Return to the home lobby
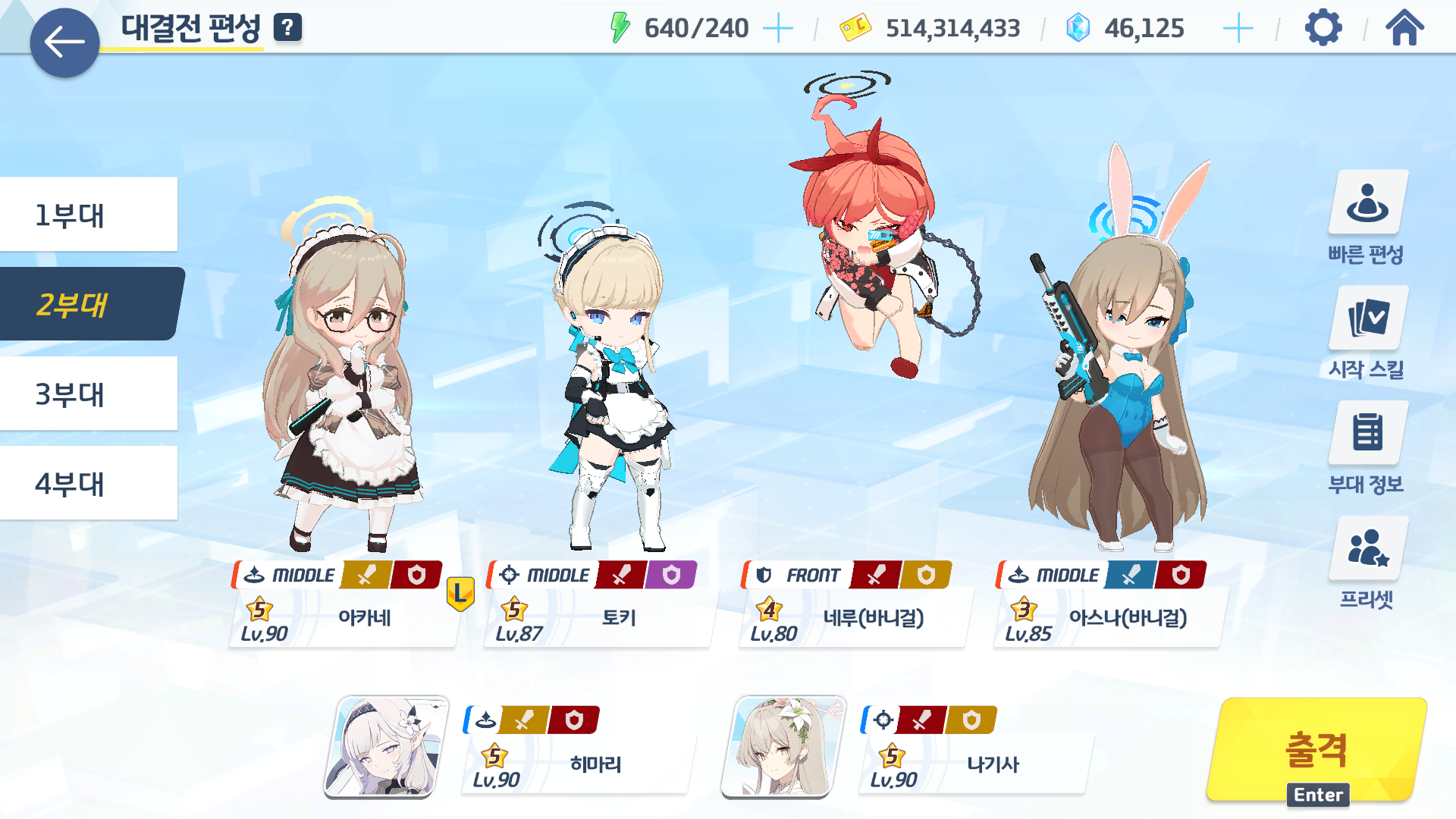The height and width of the screenshot is (819, 1456). [1404, 29]
